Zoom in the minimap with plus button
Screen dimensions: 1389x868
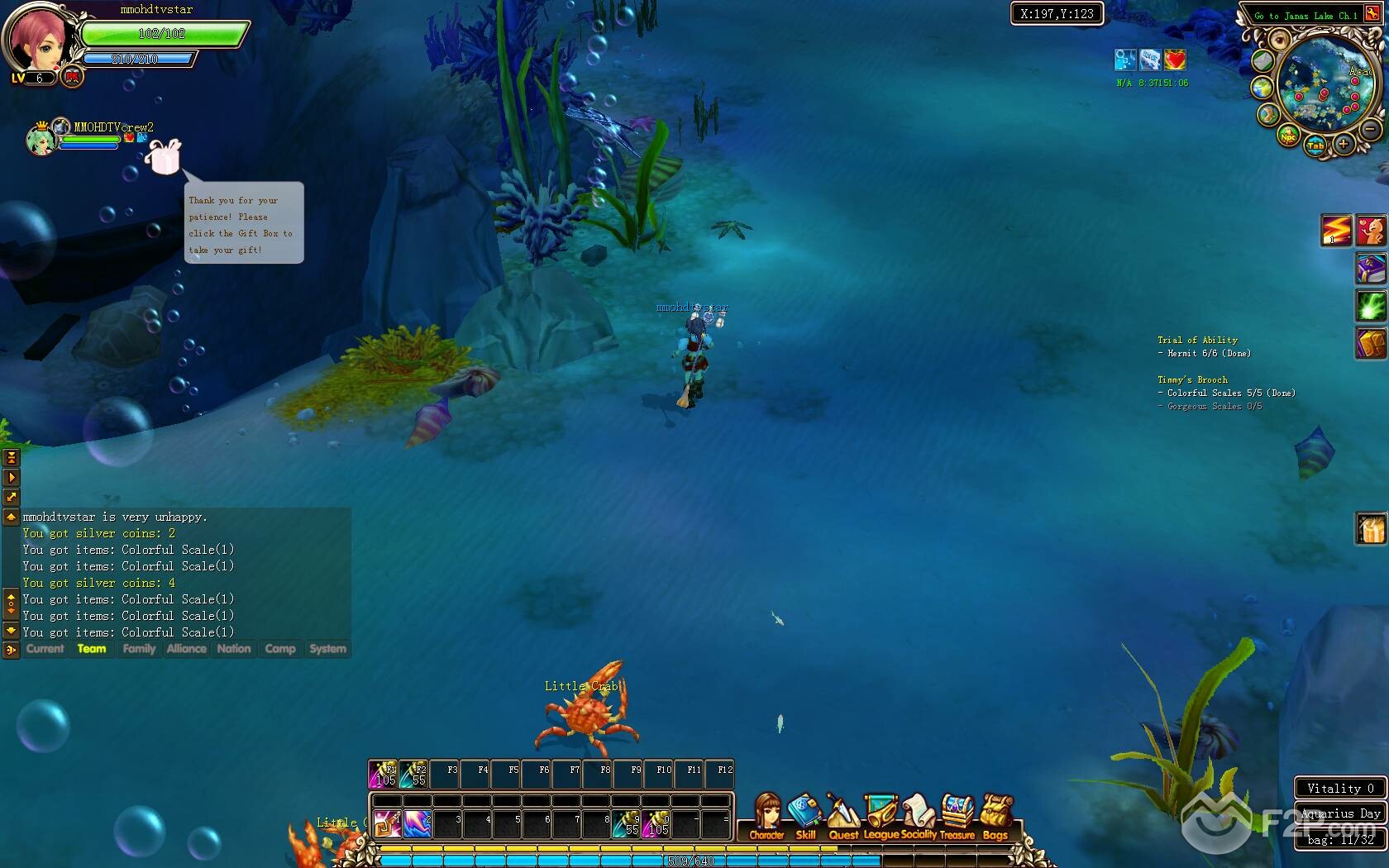pos(1344,145)
